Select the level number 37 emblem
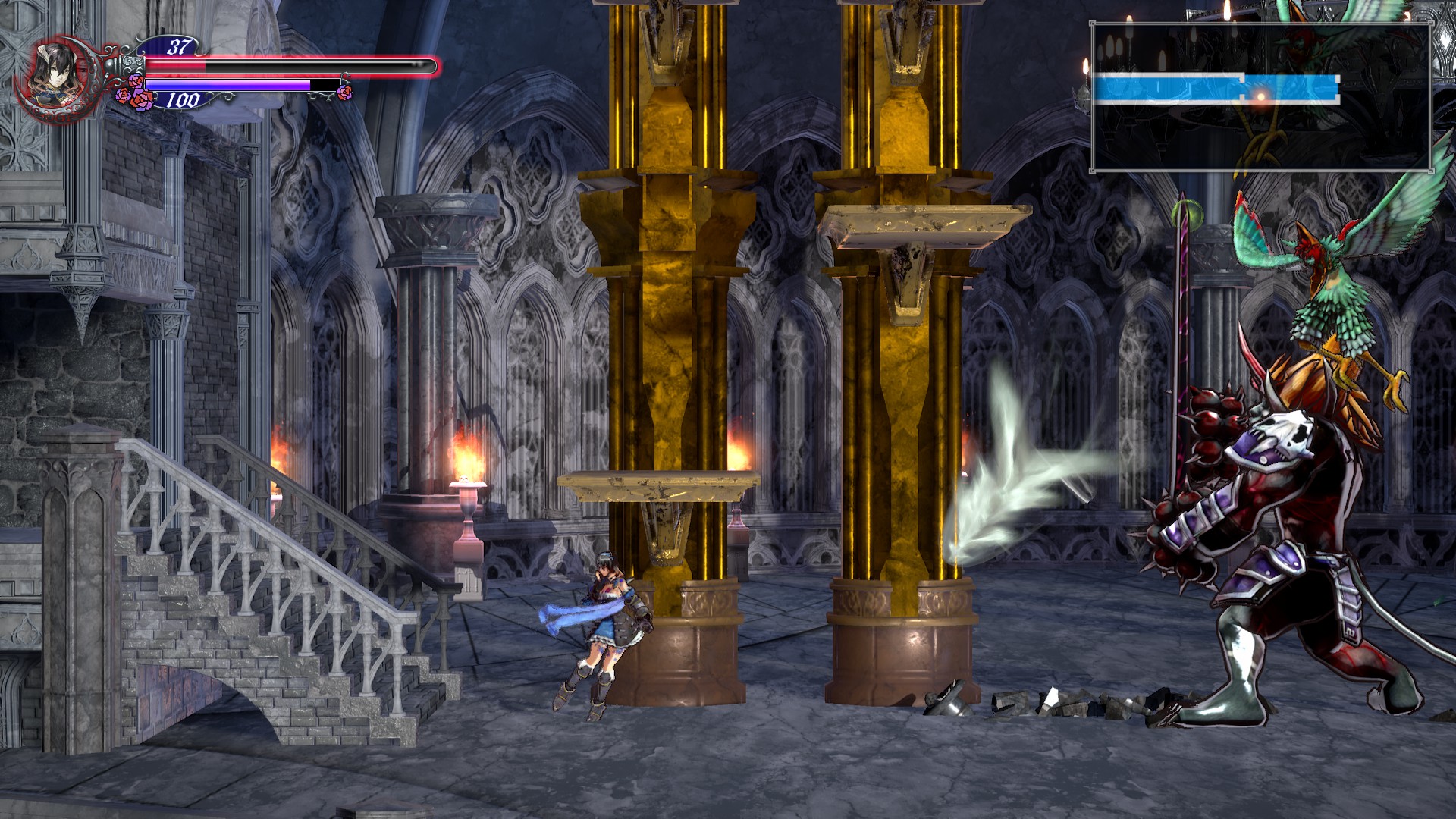 178,48
